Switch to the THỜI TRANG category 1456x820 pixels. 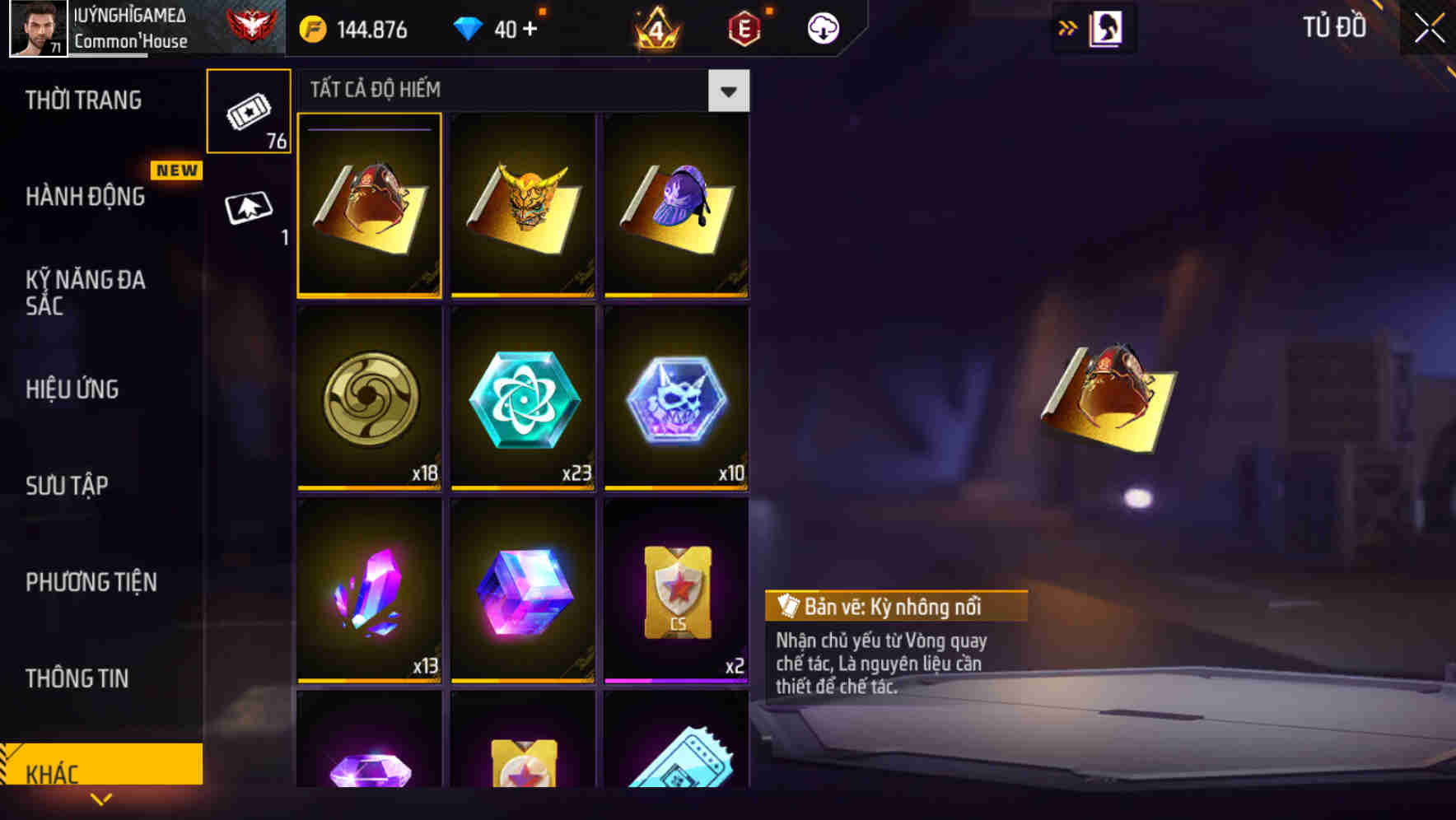point(85,100)
